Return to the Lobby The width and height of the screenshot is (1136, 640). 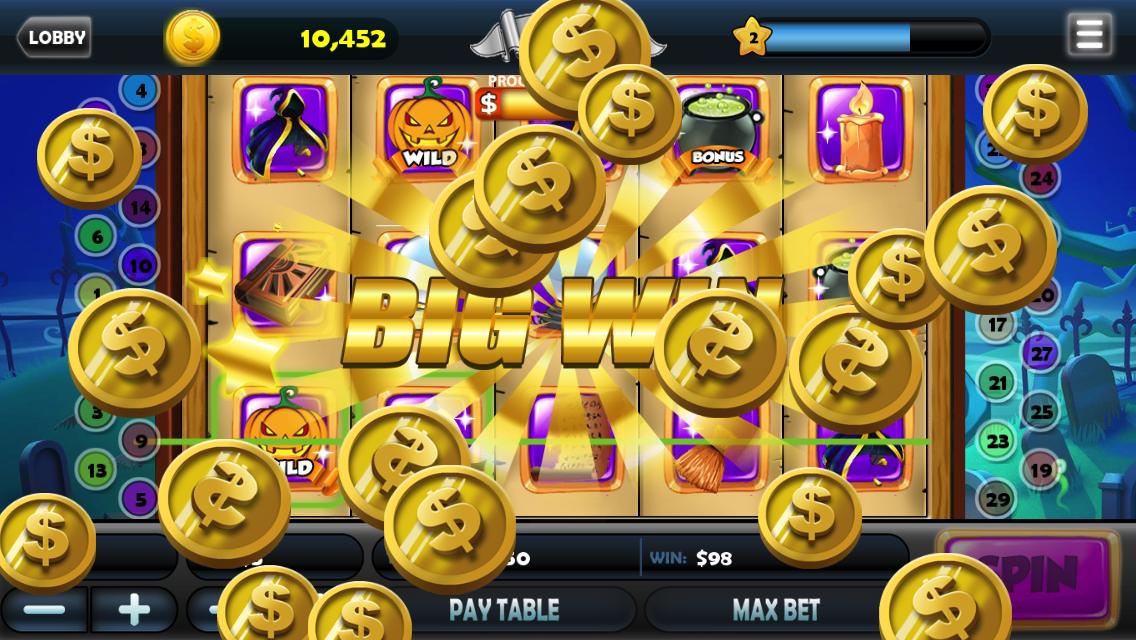pyautogui.click(x=54, y=38)
